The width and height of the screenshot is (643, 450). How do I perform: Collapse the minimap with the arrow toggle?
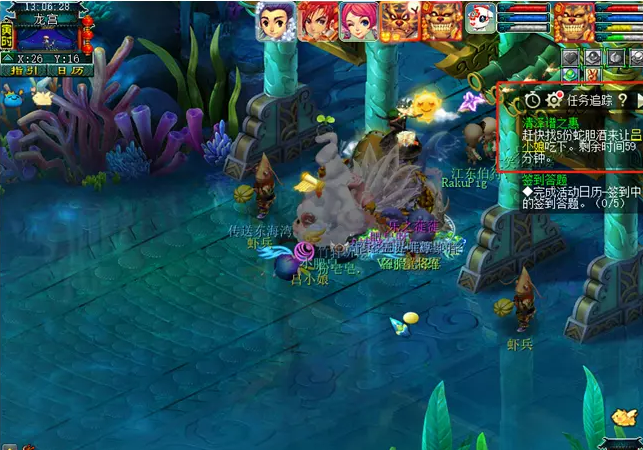coord(6,56)
